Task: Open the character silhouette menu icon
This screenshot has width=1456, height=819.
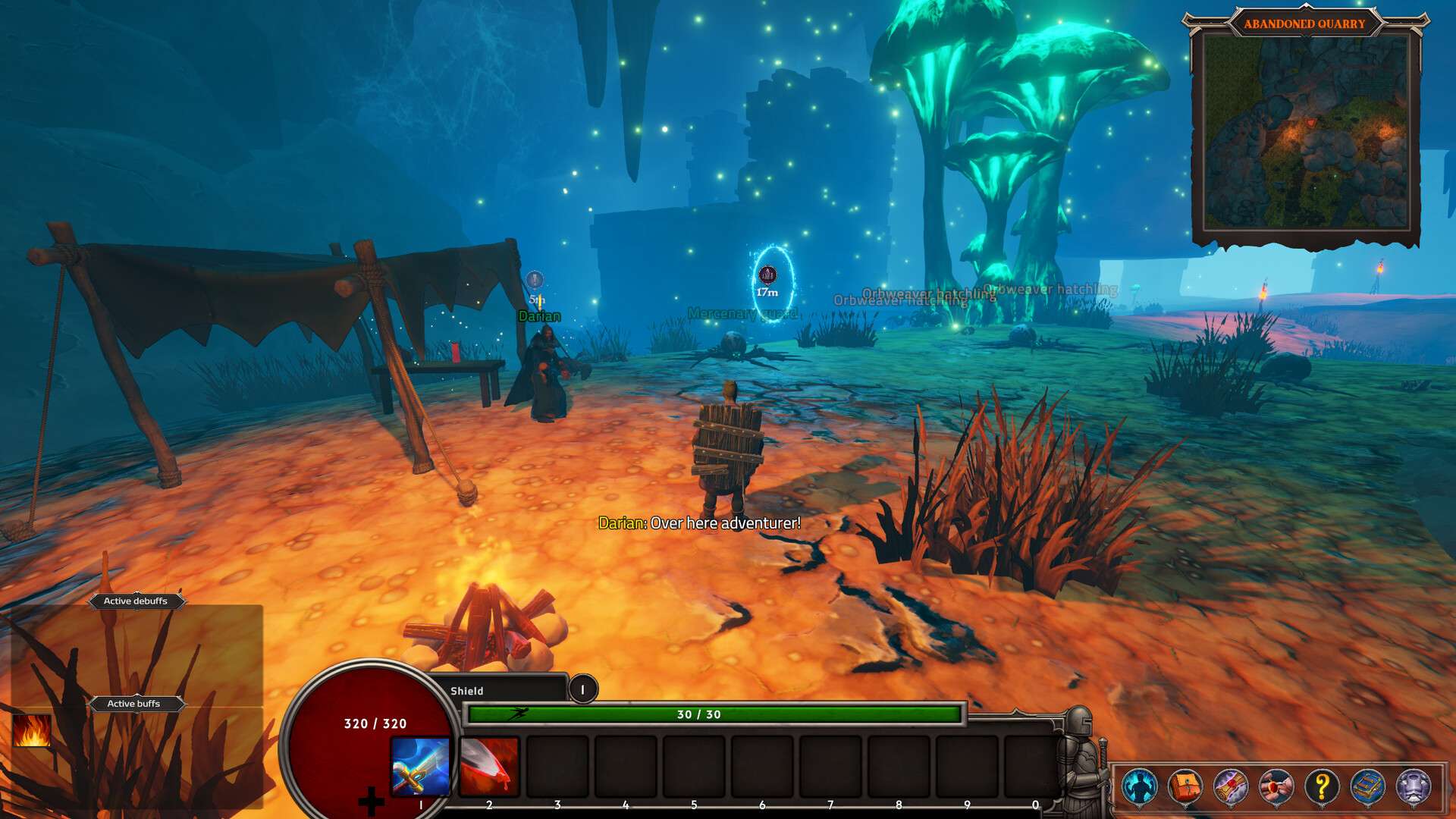Action: [1140, 786]
